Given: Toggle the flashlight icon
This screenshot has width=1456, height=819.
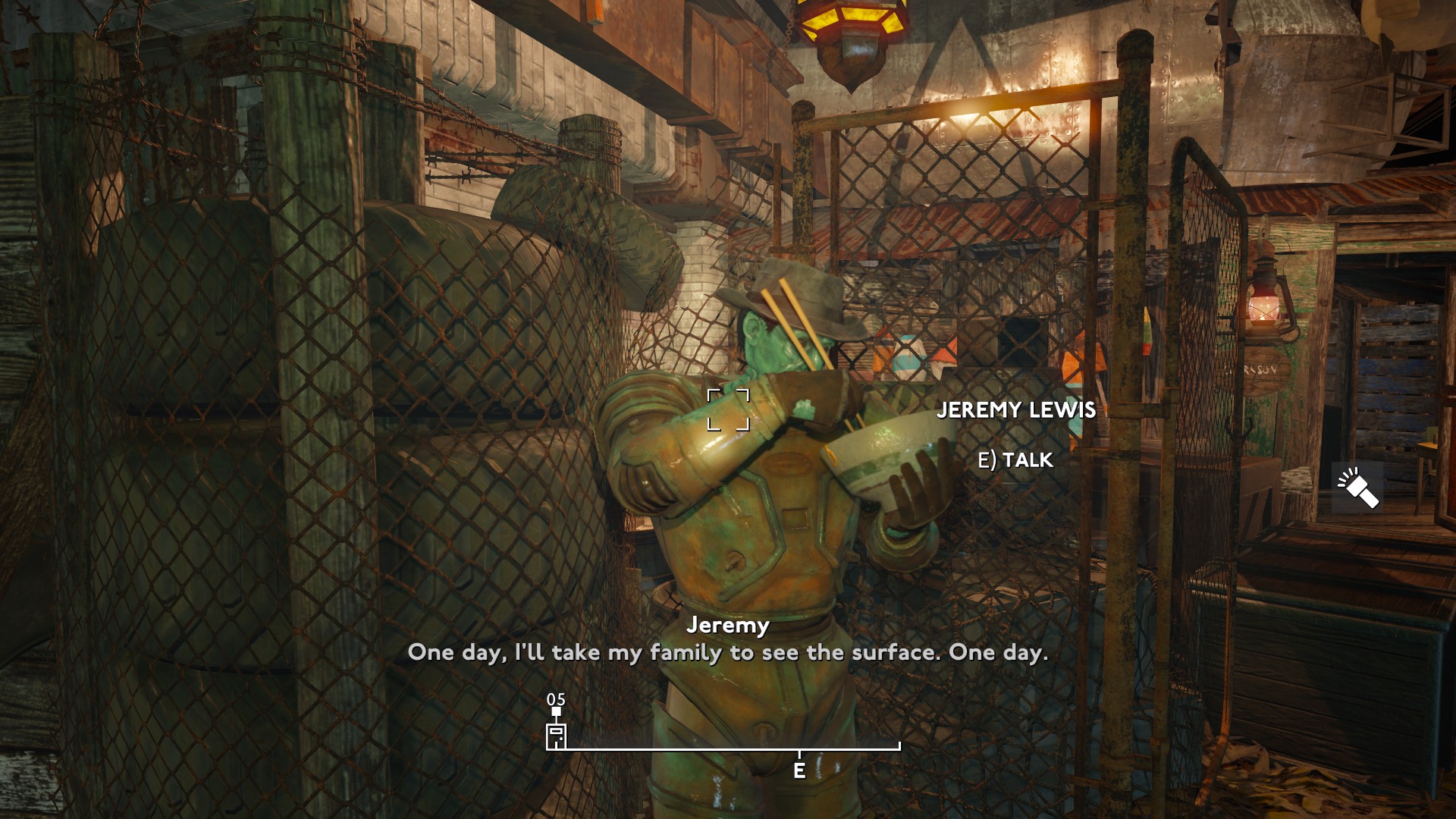Looking at the screenshot, I should pyautogui.click(x=1357, y=488).
